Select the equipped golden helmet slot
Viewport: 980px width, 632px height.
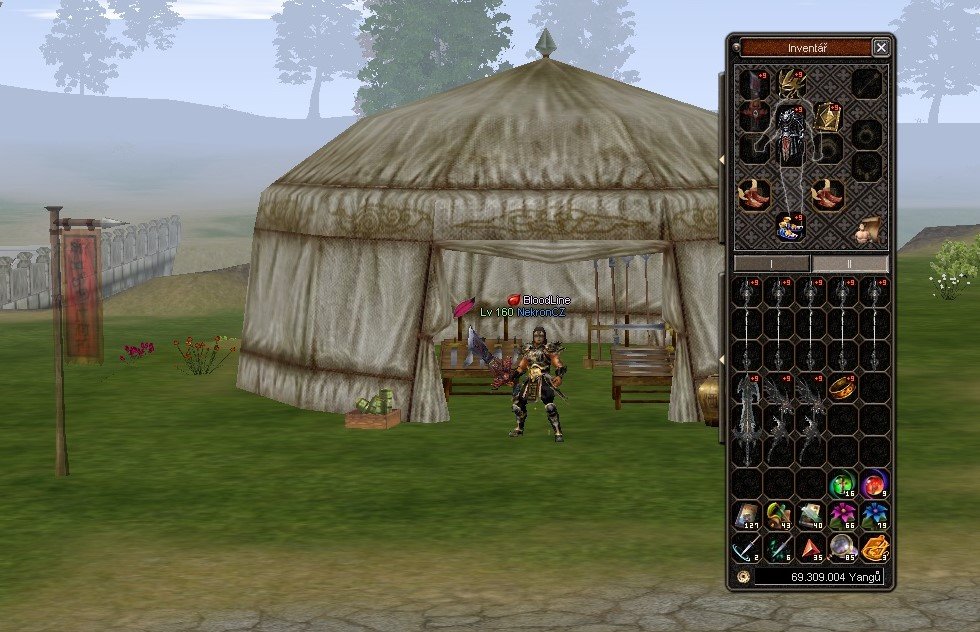click(x=792, y=82)
